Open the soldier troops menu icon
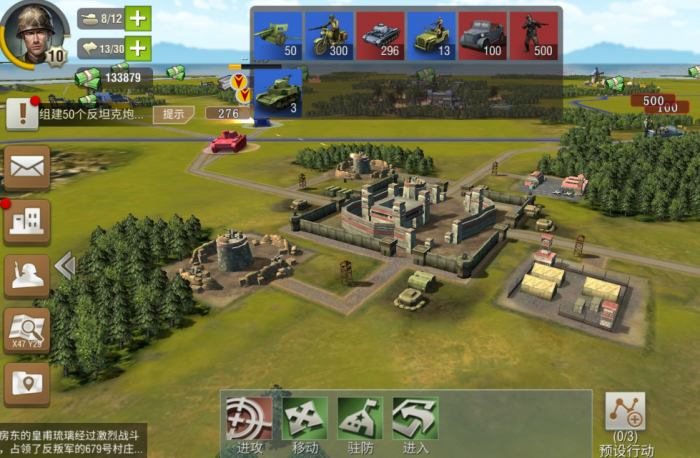This screenshot has height=458, width=700. (27, 276)
